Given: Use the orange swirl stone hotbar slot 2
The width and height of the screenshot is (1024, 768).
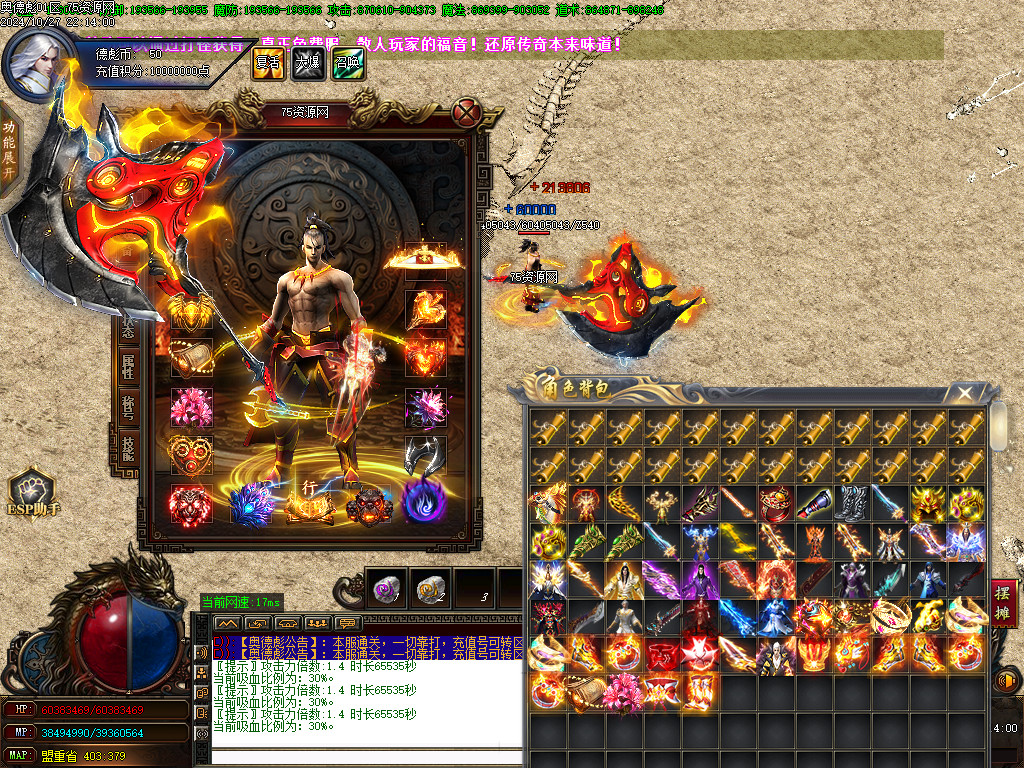Looking at the screenshot, I should 431,589.
